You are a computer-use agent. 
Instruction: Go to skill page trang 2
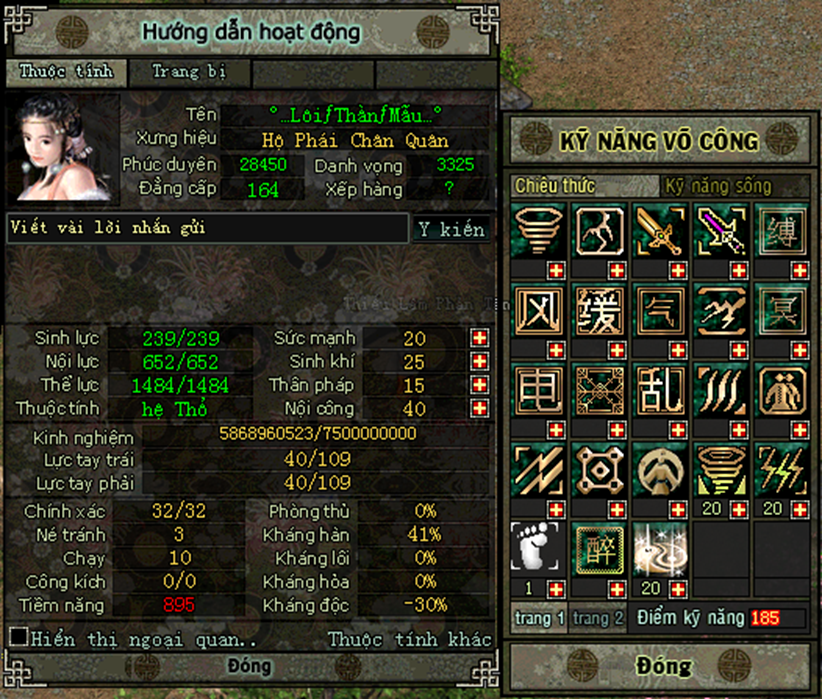point(598,618)
